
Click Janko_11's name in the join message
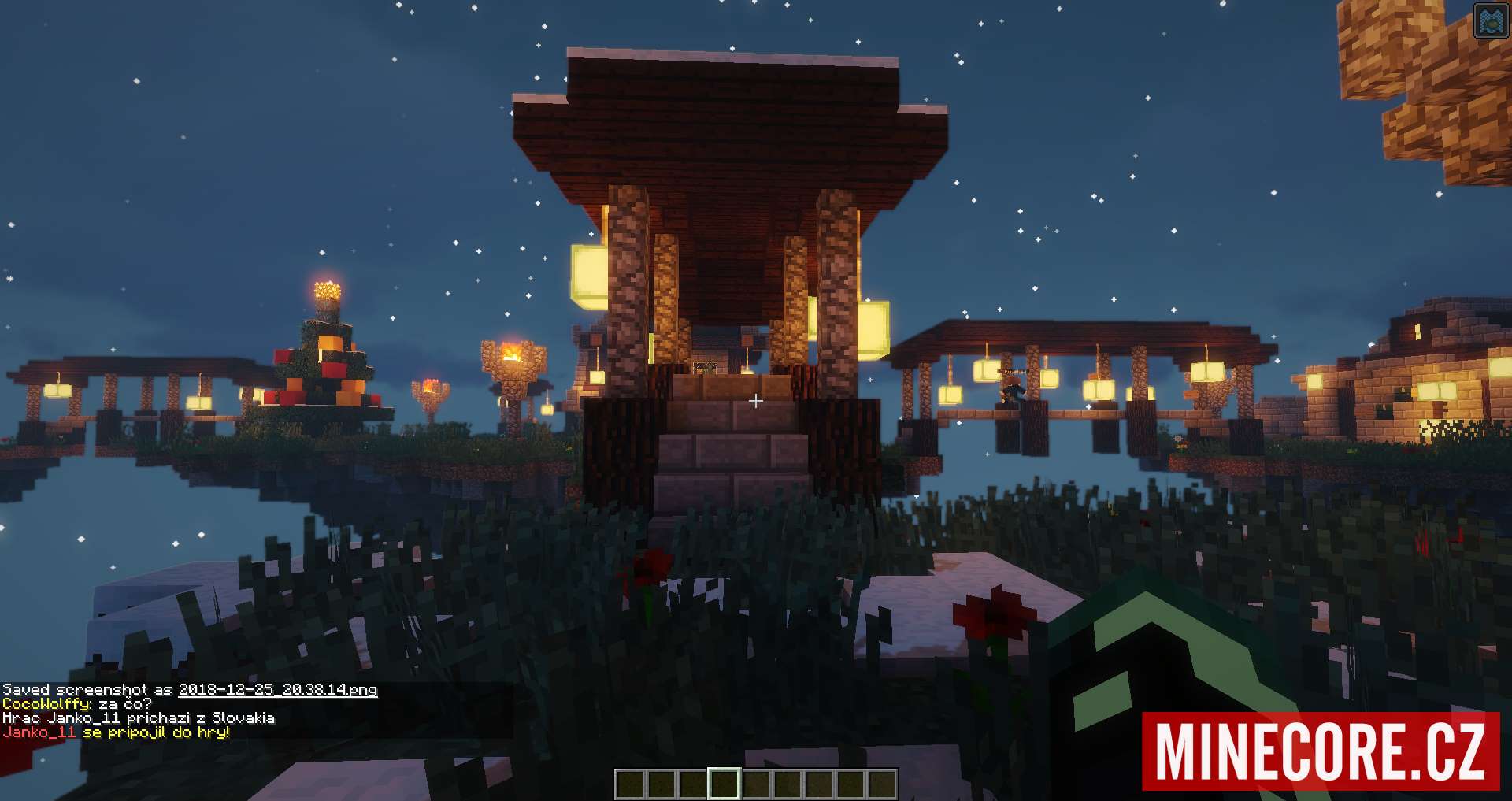39,732
